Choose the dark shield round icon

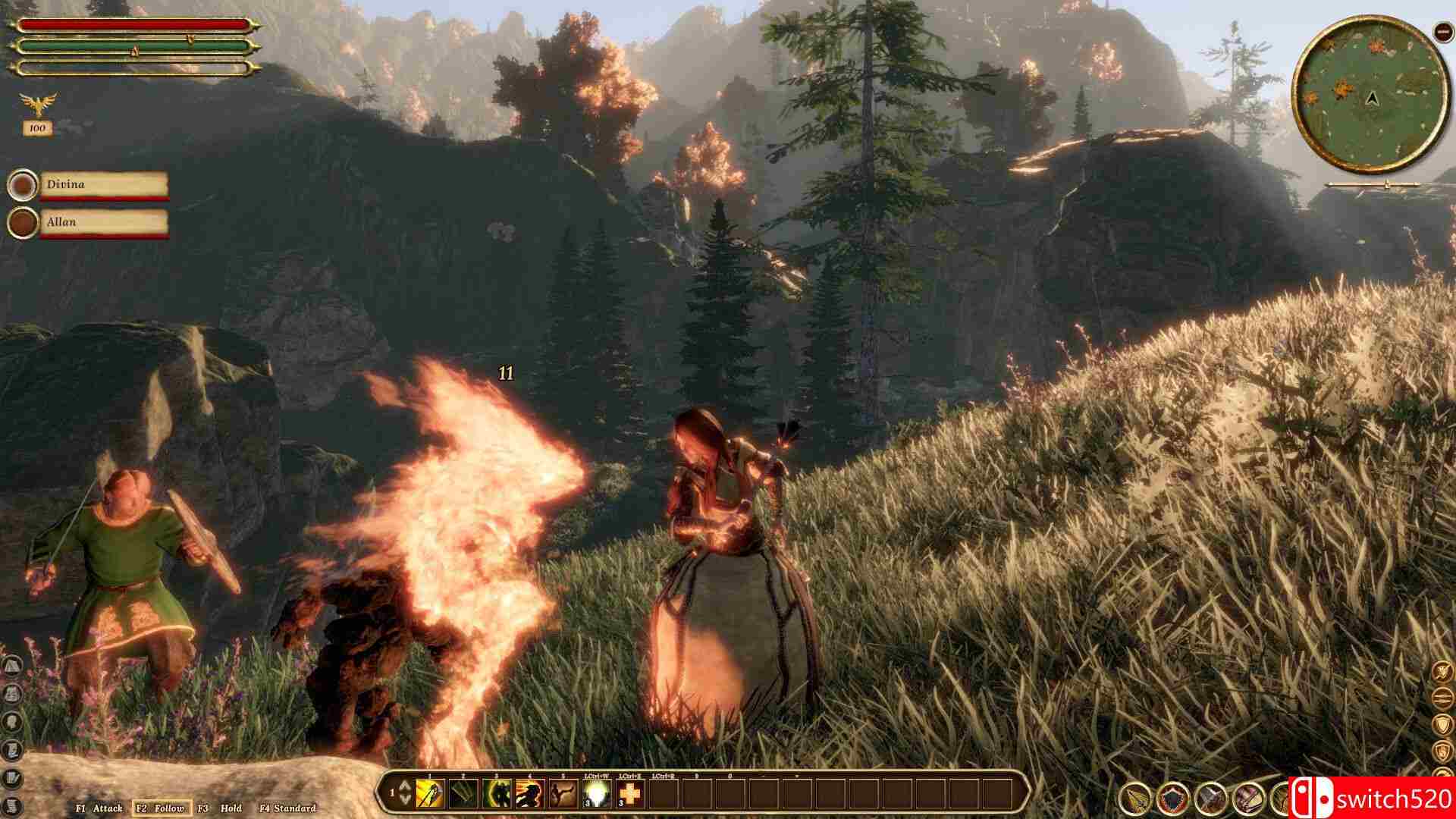coord(1173,799)
